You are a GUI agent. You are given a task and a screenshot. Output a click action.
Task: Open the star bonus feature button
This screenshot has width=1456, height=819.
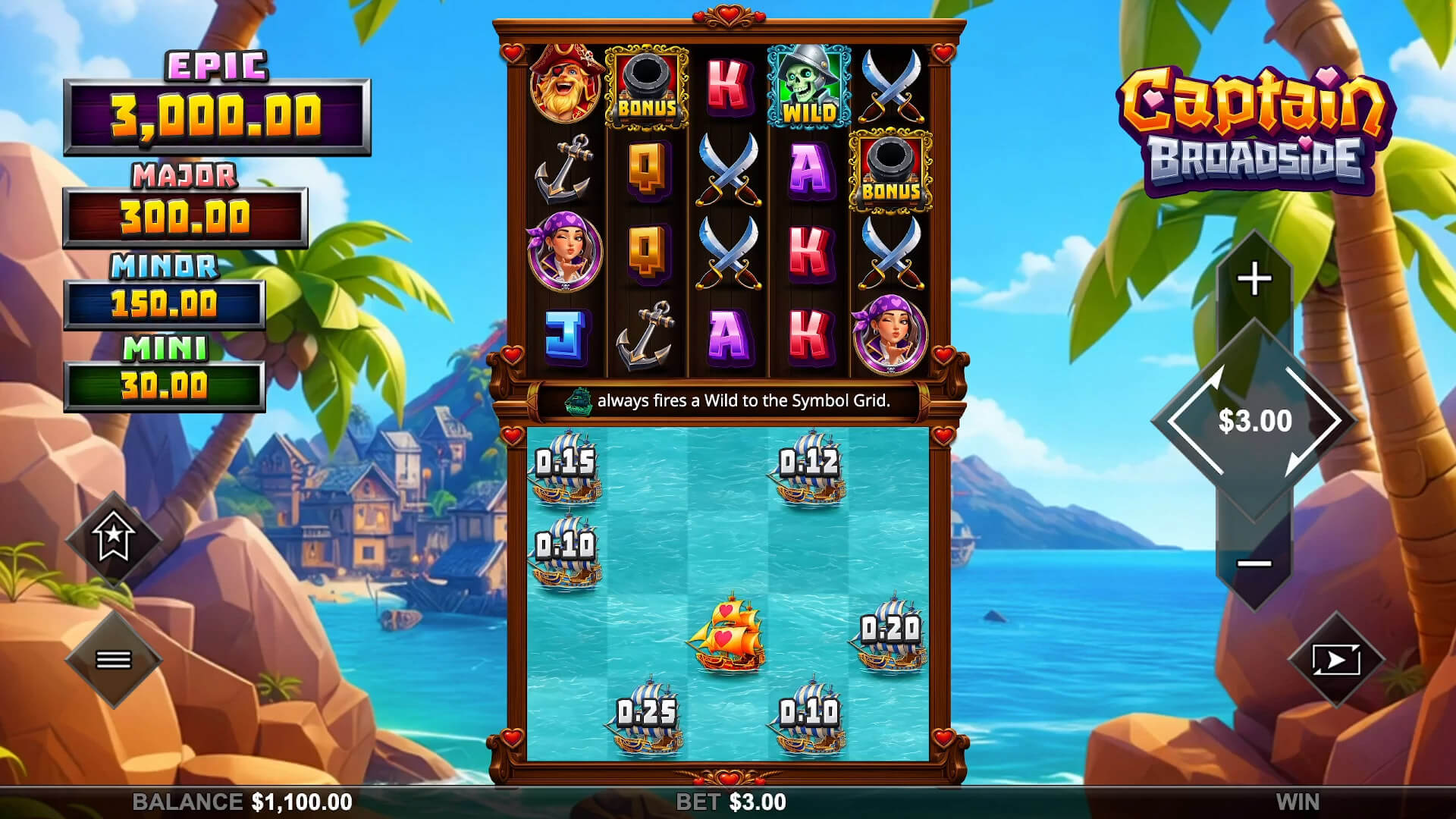[x=114, y=538]
